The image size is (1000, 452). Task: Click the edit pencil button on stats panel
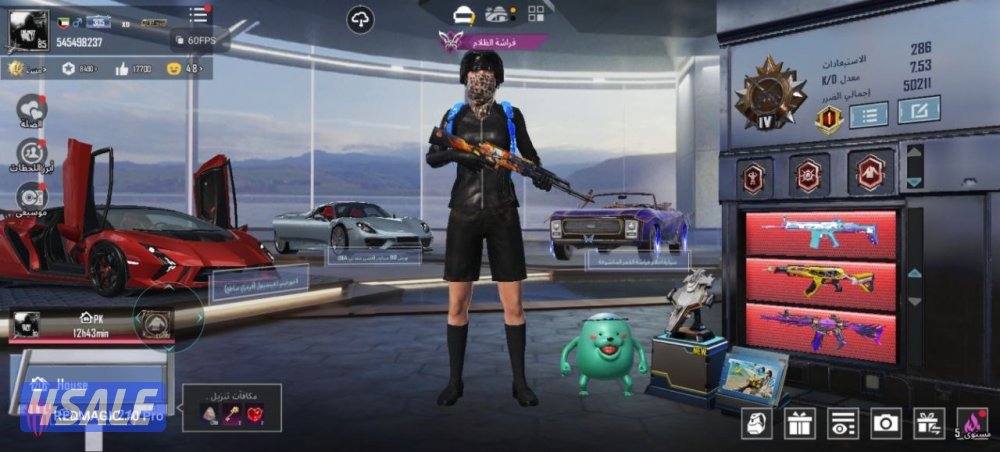coord(918,110)
